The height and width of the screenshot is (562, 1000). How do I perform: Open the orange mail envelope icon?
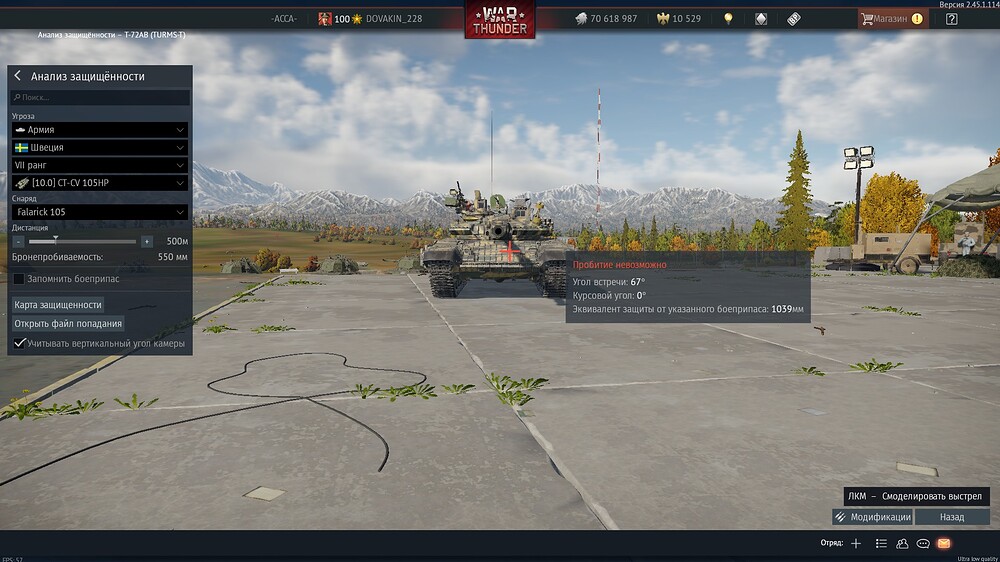[943, 543]
